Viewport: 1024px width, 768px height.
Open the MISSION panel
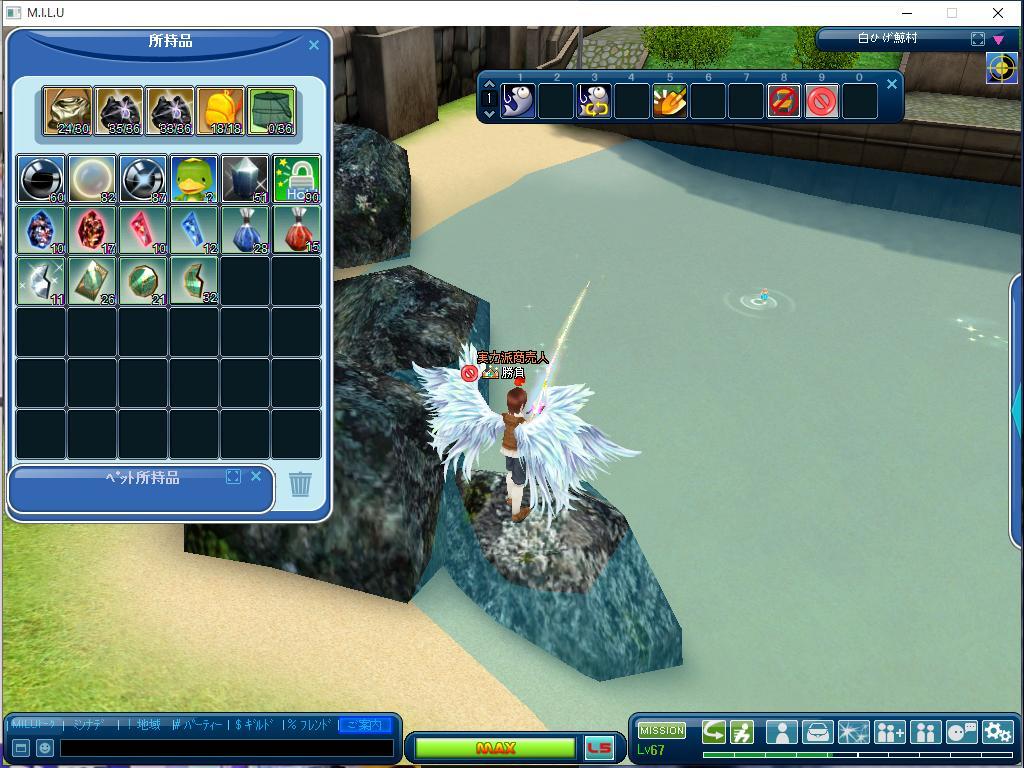click(661, 730)
